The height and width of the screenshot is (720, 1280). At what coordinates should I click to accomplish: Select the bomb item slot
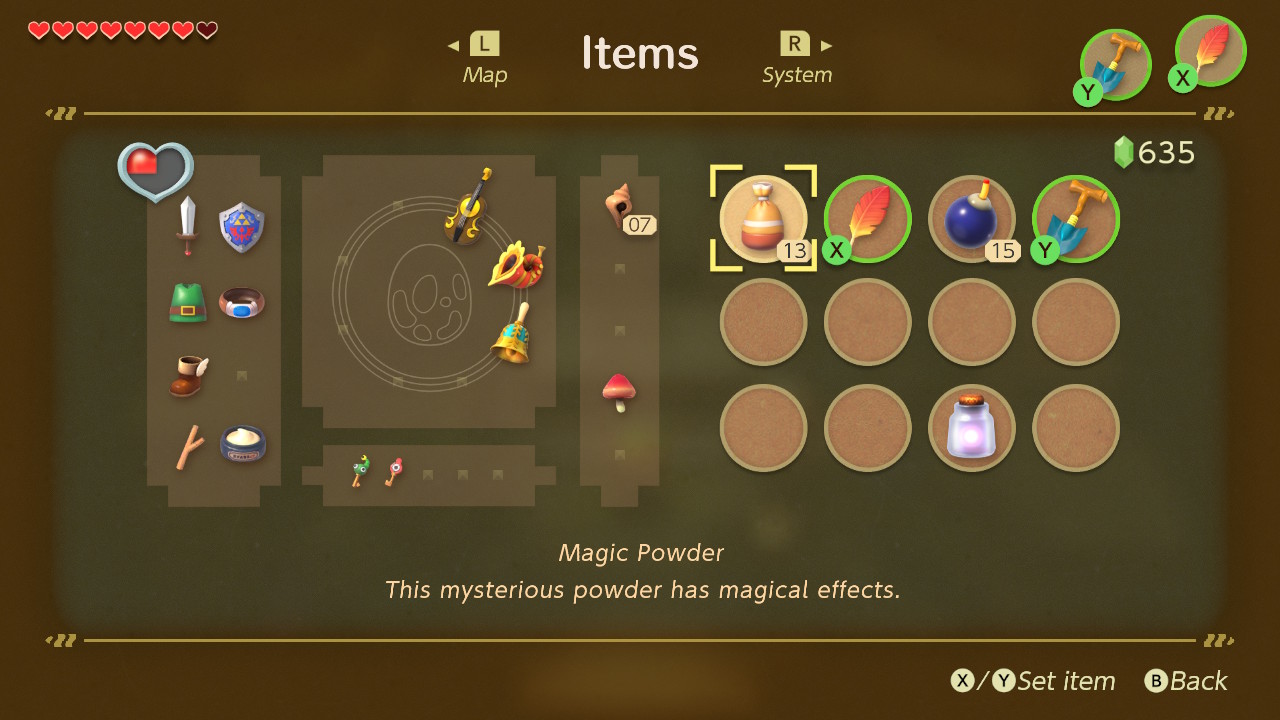[971, 219]
